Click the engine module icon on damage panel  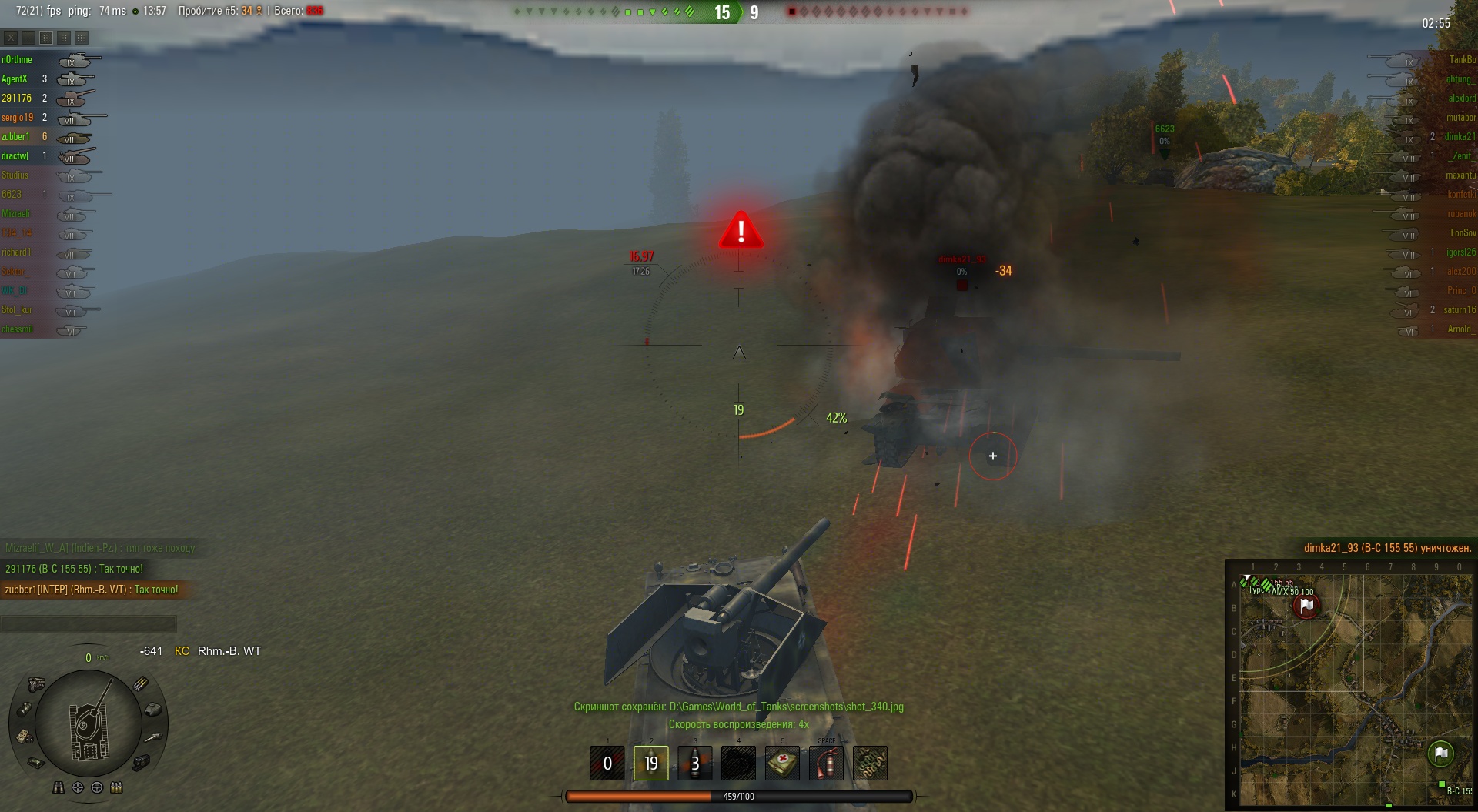[x=36, y=683]
